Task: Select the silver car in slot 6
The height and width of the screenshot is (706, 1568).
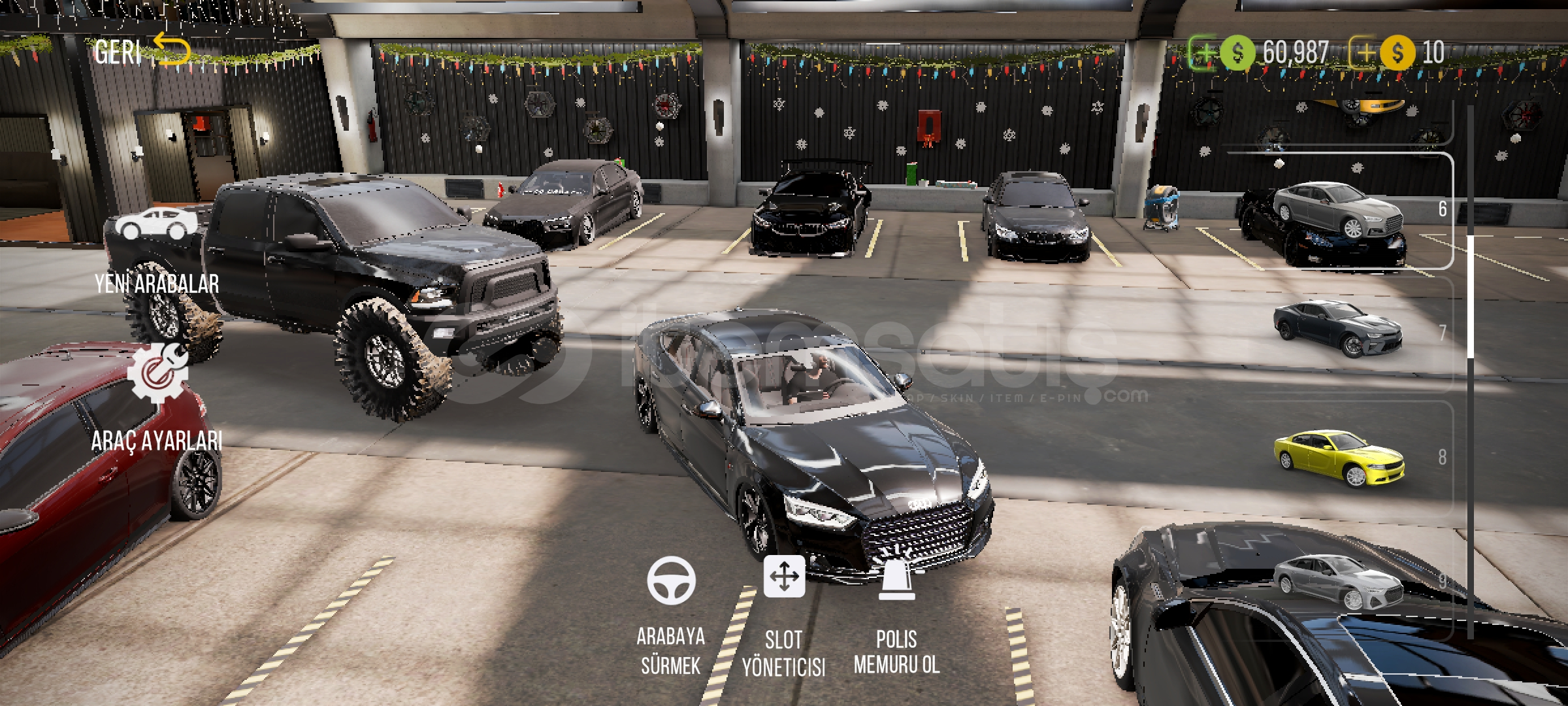Action: [x=1336, y=210]
